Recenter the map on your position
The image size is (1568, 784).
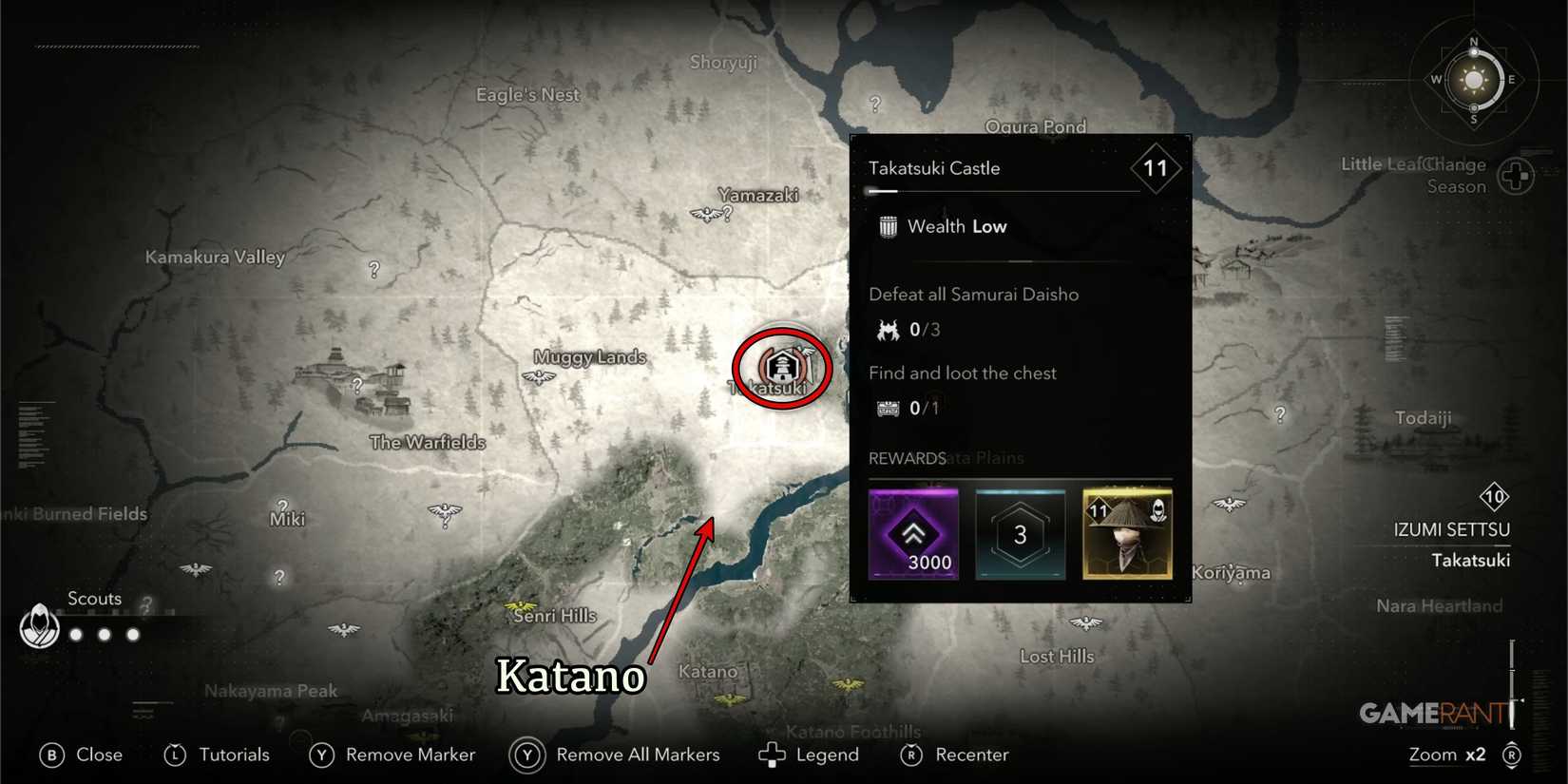pyautogui.click(x=910, y=755)
